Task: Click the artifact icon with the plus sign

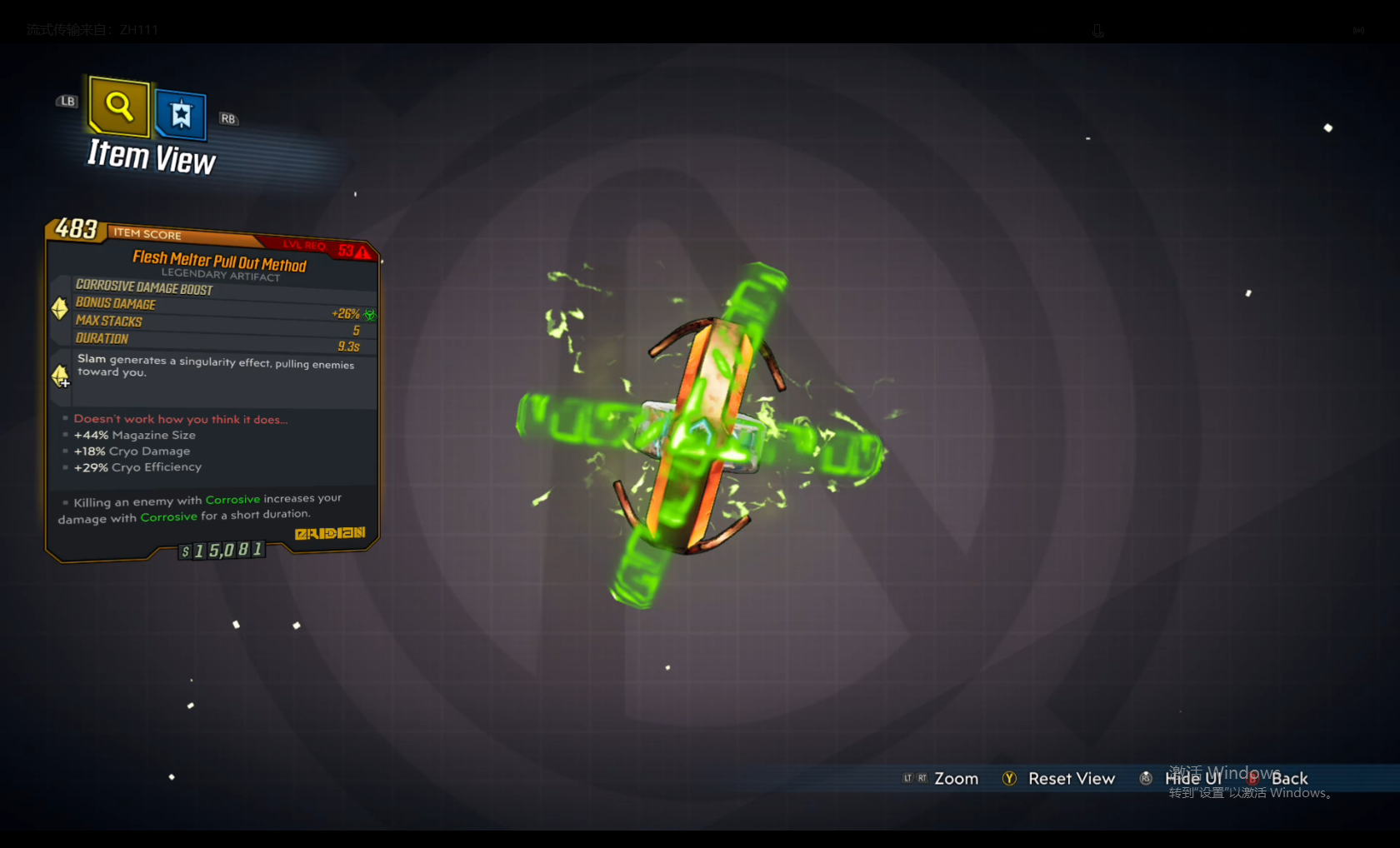Action: [60, 377]
